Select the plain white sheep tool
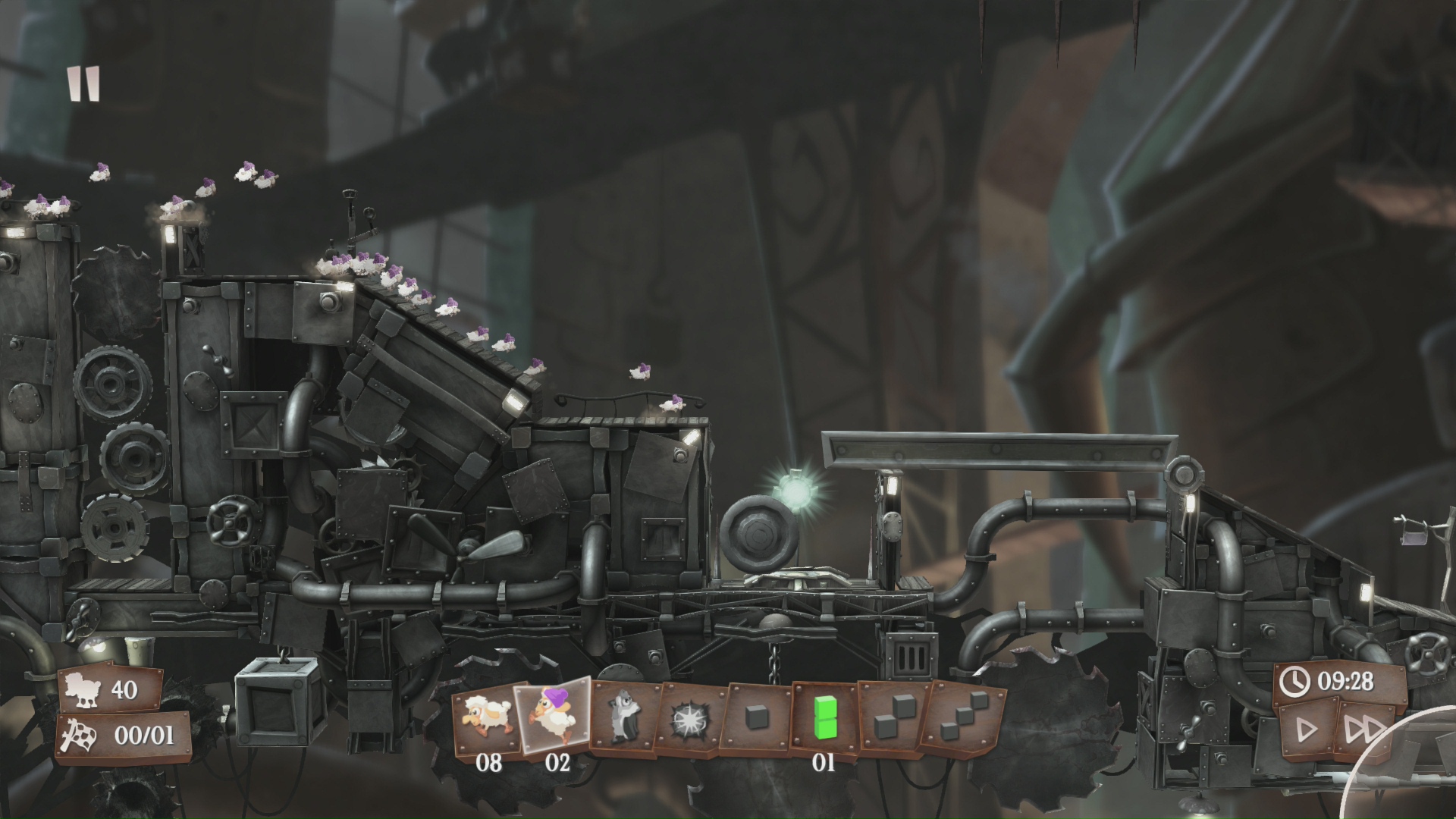The width and height of the screenshot is (1456, 819). [x=486, y=718]
